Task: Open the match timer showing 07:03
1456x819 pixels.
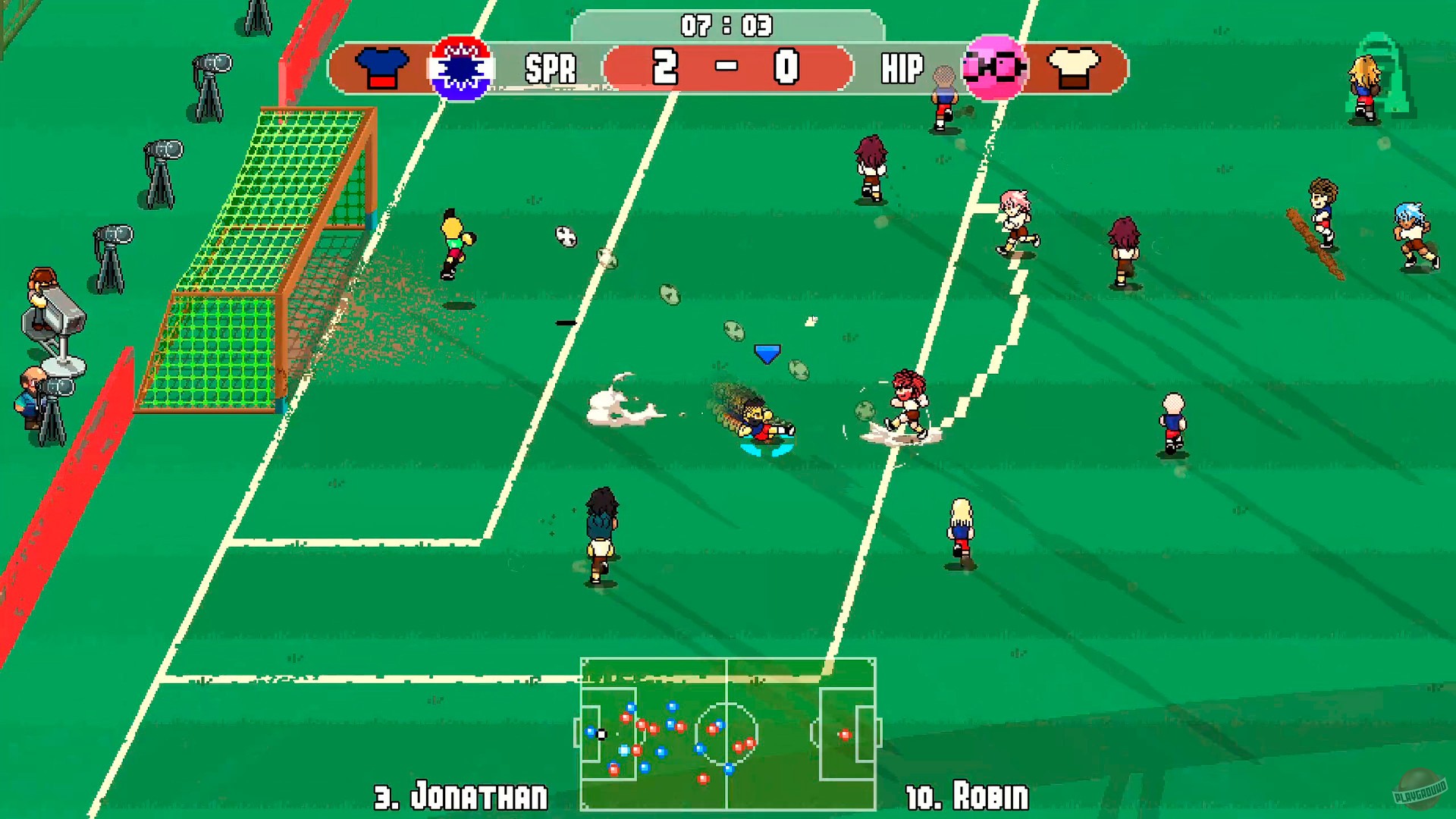Action: [726, 24]
